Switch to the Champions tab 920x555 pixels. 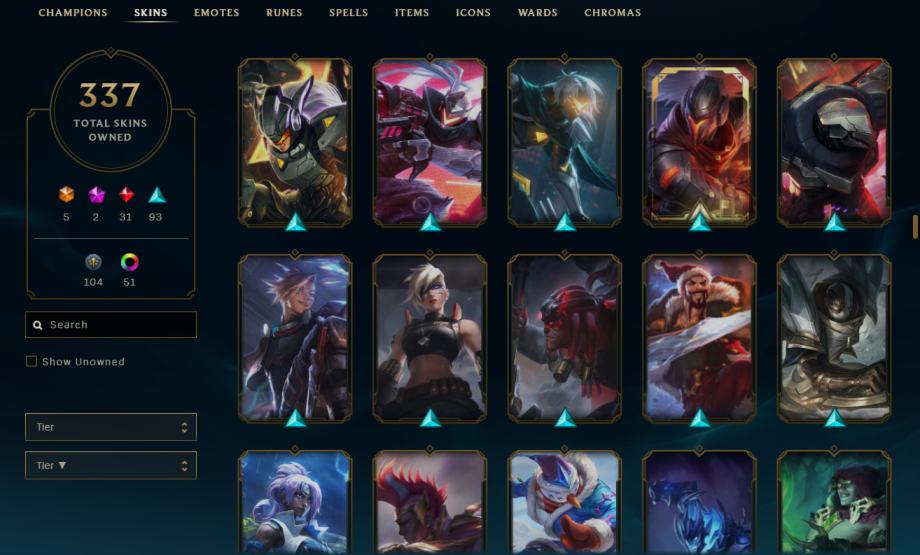pyautogui.click(x=73, y=13)
